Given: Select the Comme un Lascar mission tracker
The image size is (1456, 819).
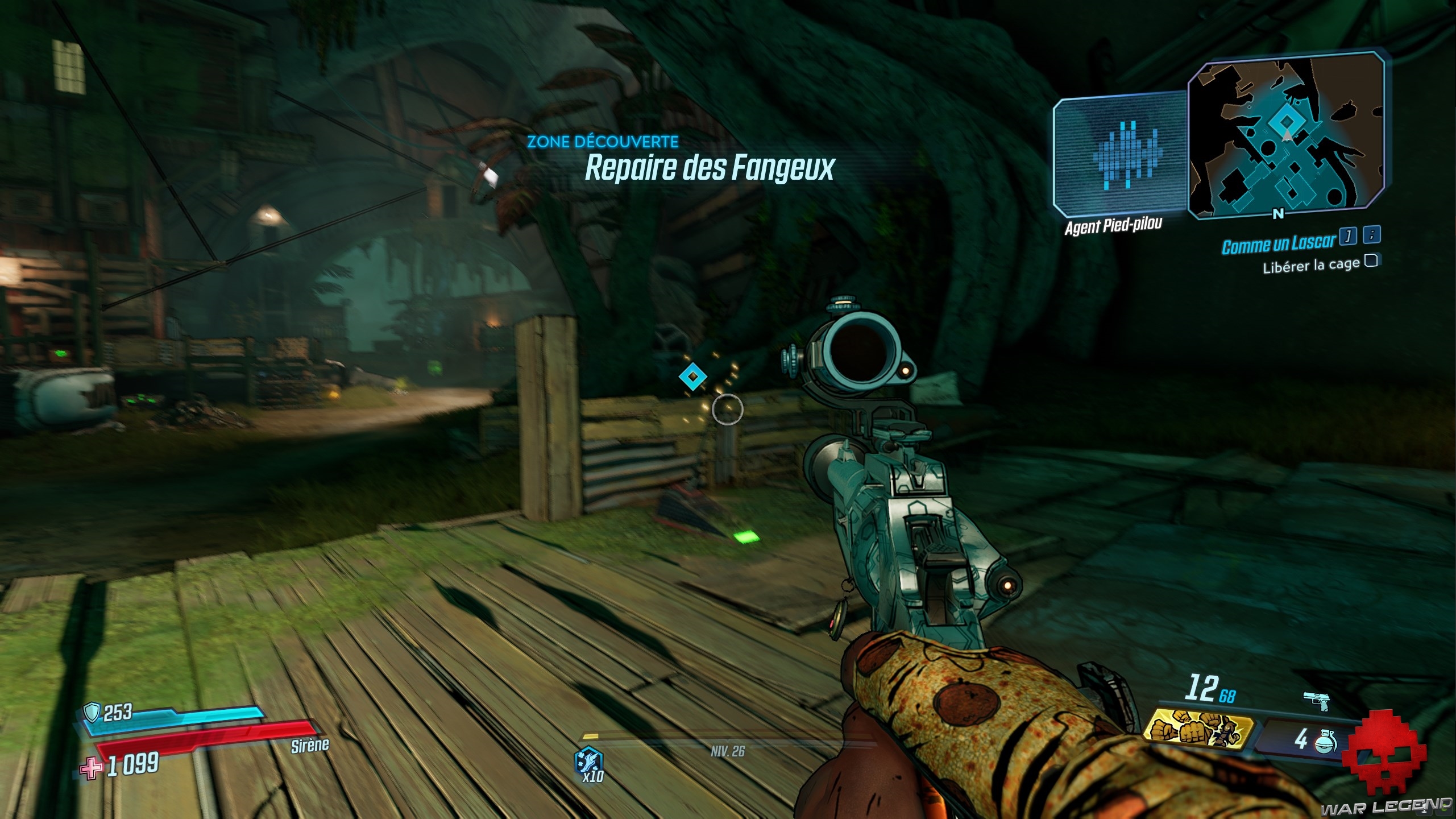Looking at the screenshot, I should [x=1278, y=244].
